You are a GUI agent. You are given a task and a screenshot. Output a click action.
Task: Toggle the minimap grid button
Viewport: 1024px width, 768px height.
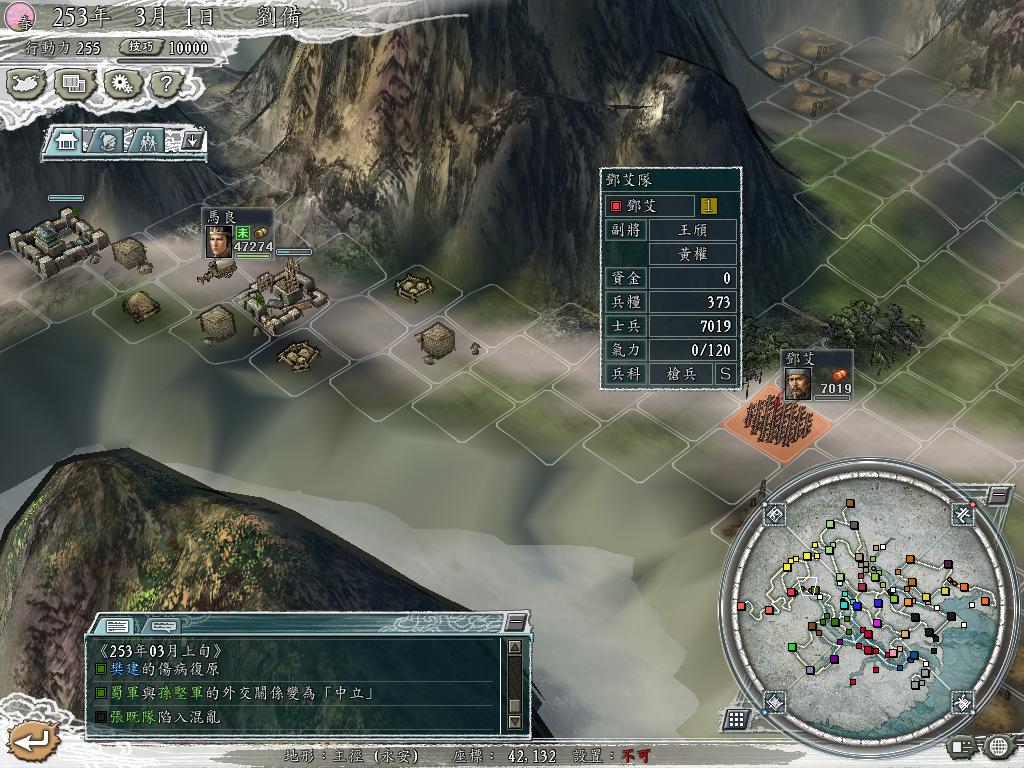[x=736, y=719]
